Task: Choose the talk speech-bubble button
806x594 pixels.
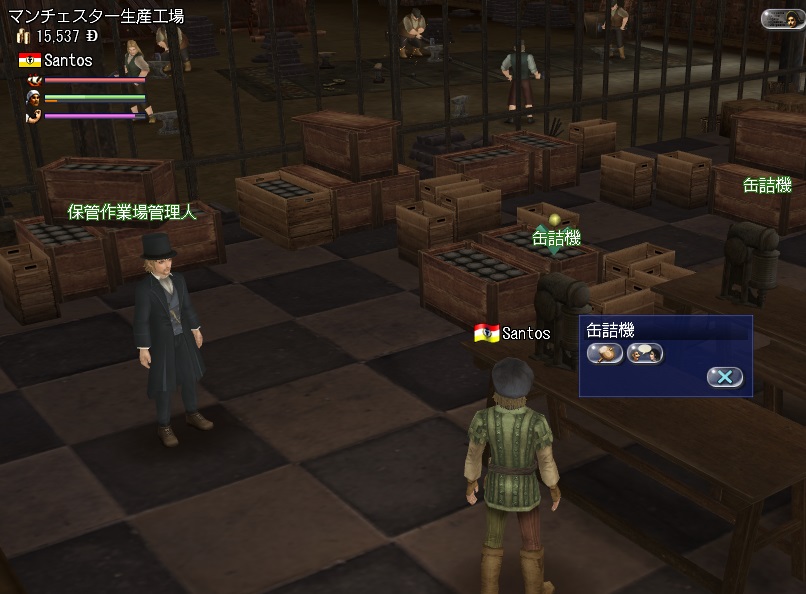Action: click(646, 353)
